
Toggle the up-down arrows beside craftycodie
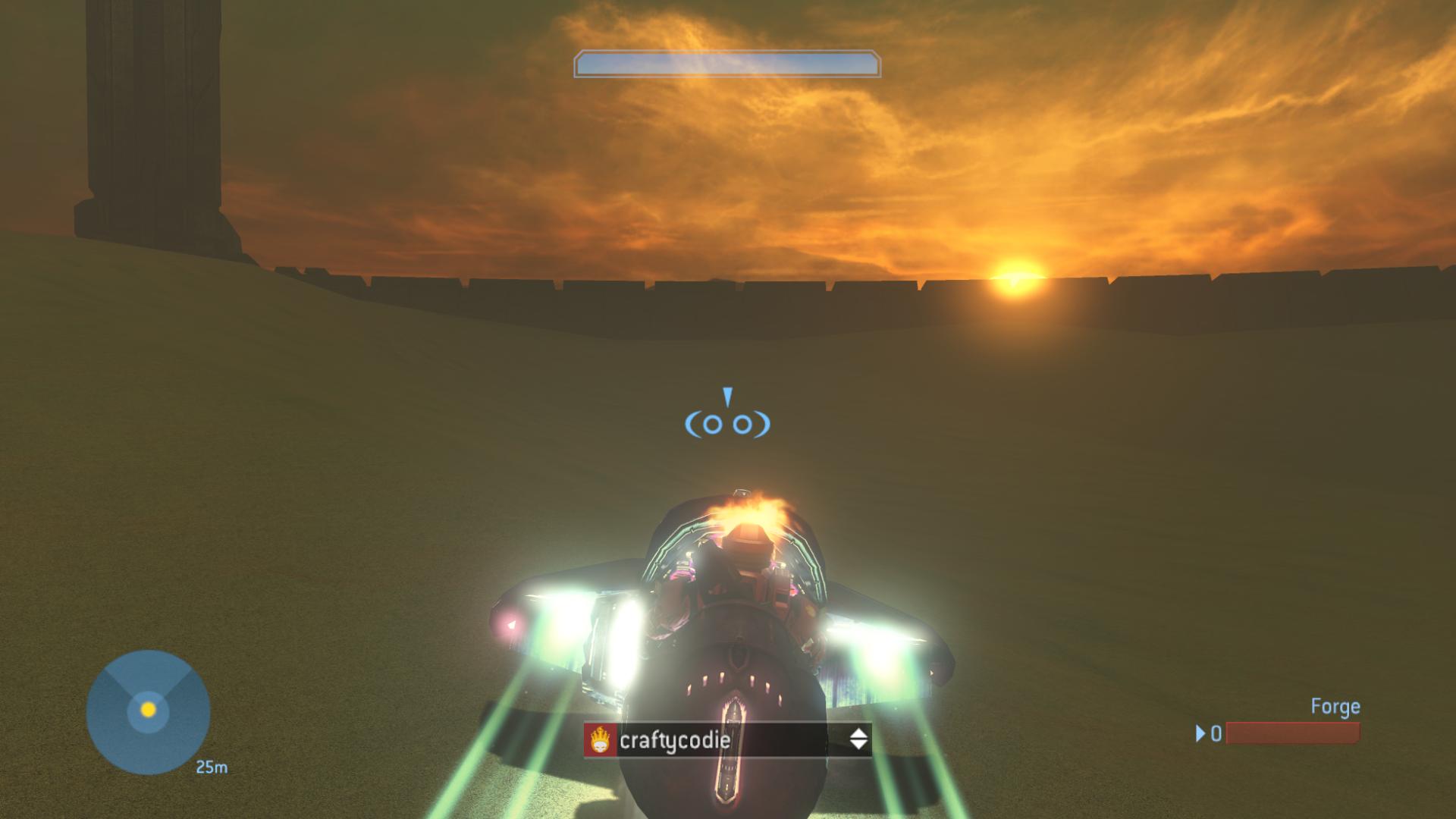858,739
